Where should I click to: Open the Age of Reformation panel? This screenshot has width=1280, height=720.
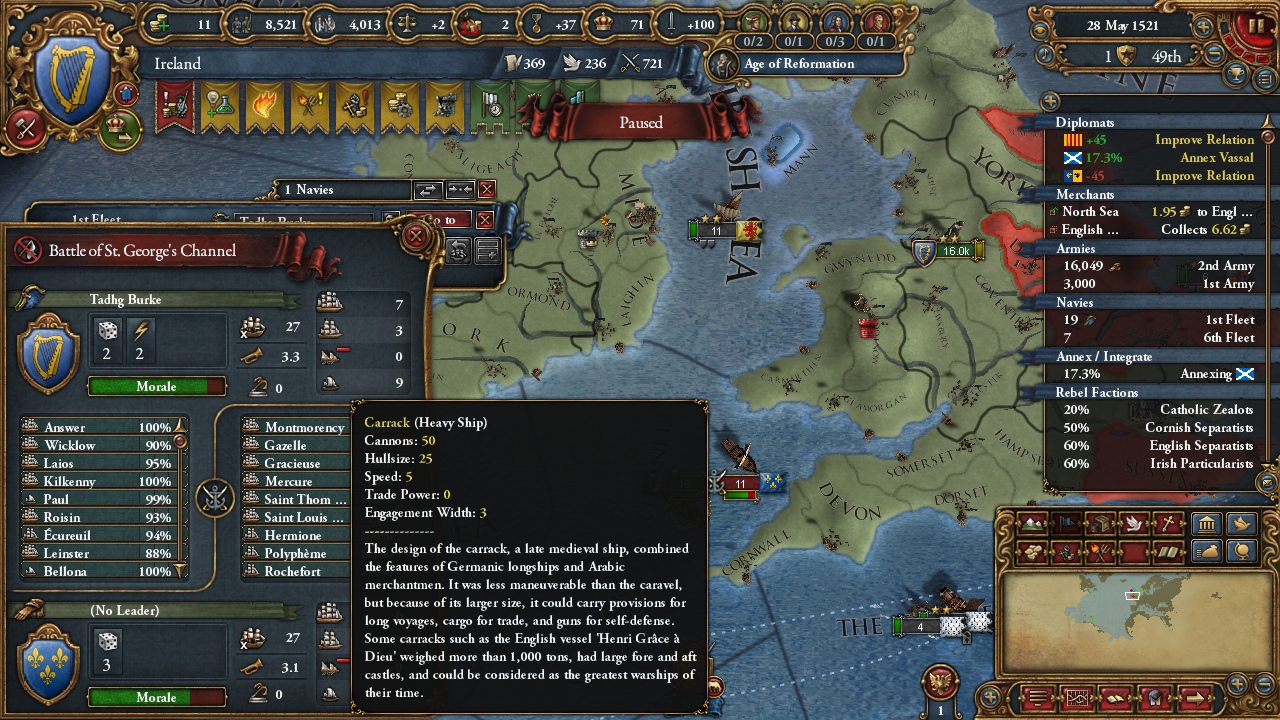(x=798, y=64)
